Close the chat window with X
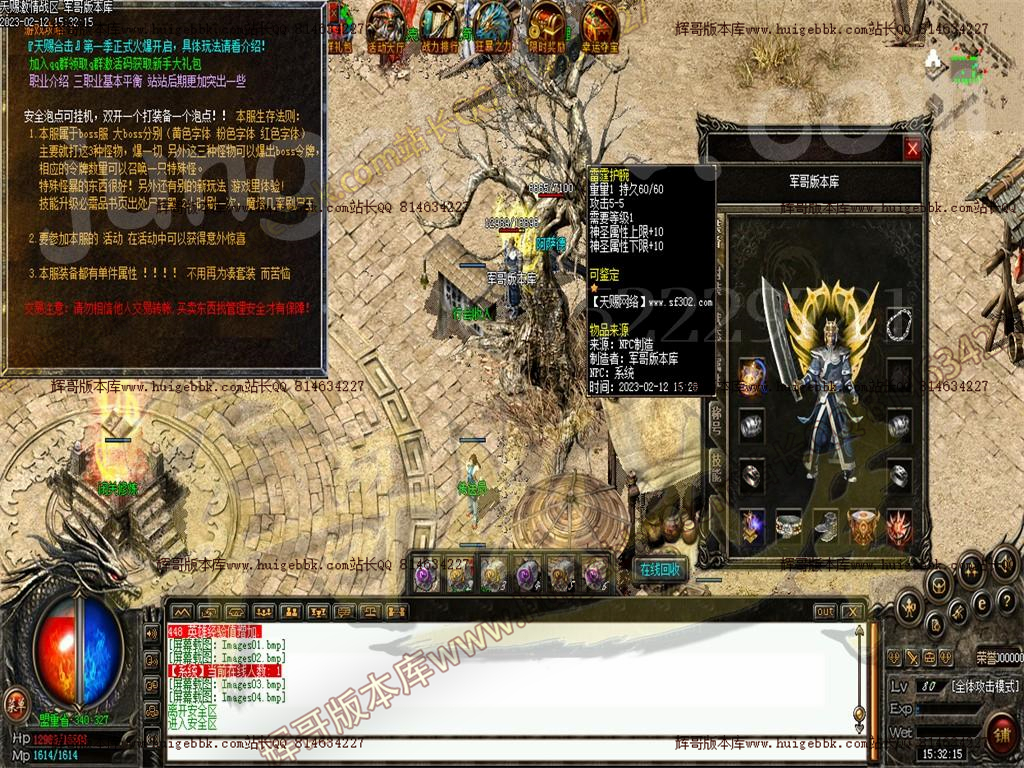The height and width of the screenshot is (768, 1024). coord(852,611)
